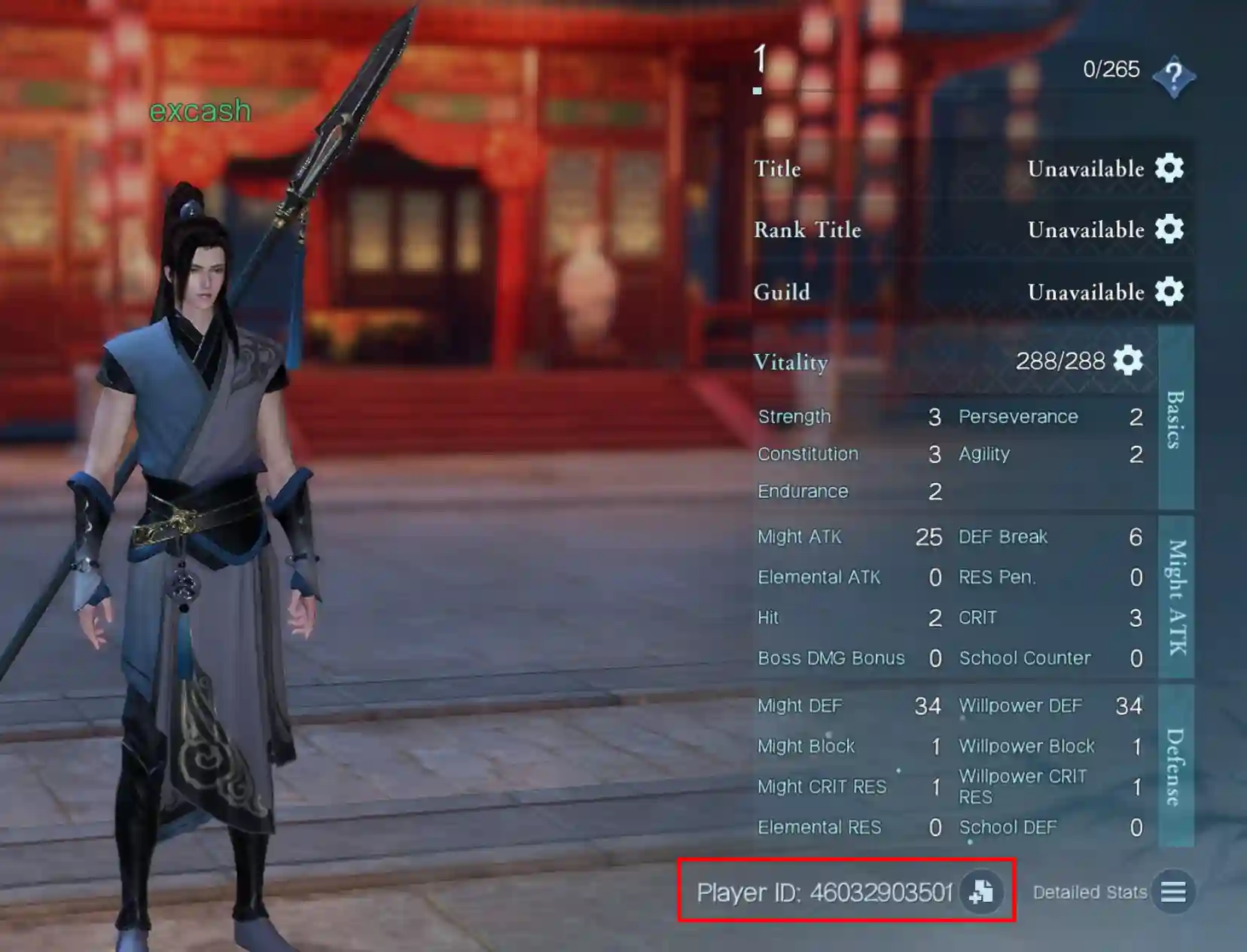Expand the Willpower Block stat row
The image size is (1247, 952).
pos(1026,746)
